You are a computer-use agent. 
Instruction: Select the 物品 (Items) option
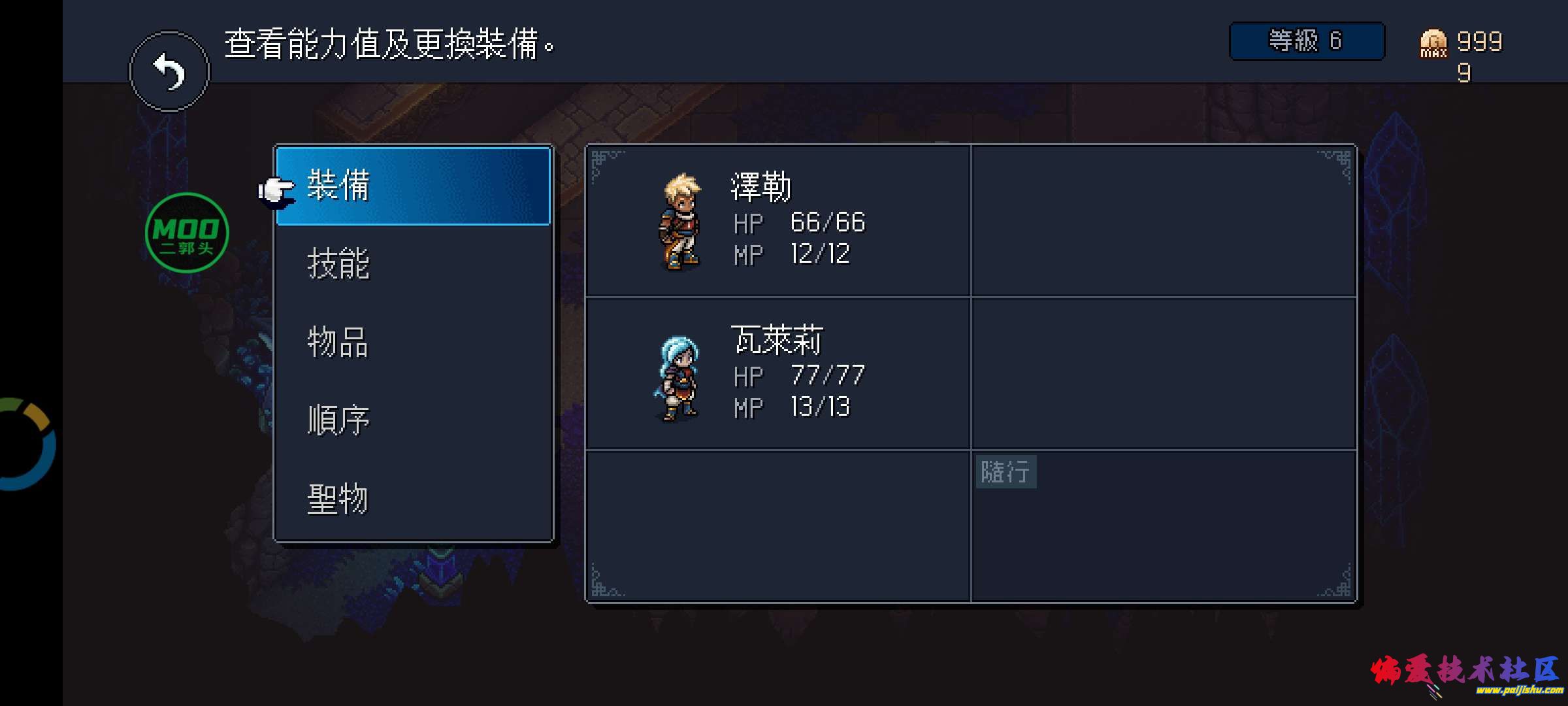339,343
